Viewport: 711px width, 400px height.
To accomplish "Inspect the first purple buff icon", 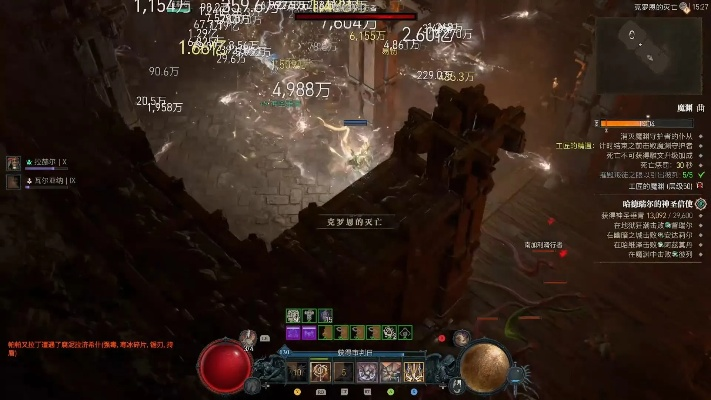I will coord(294,332).
